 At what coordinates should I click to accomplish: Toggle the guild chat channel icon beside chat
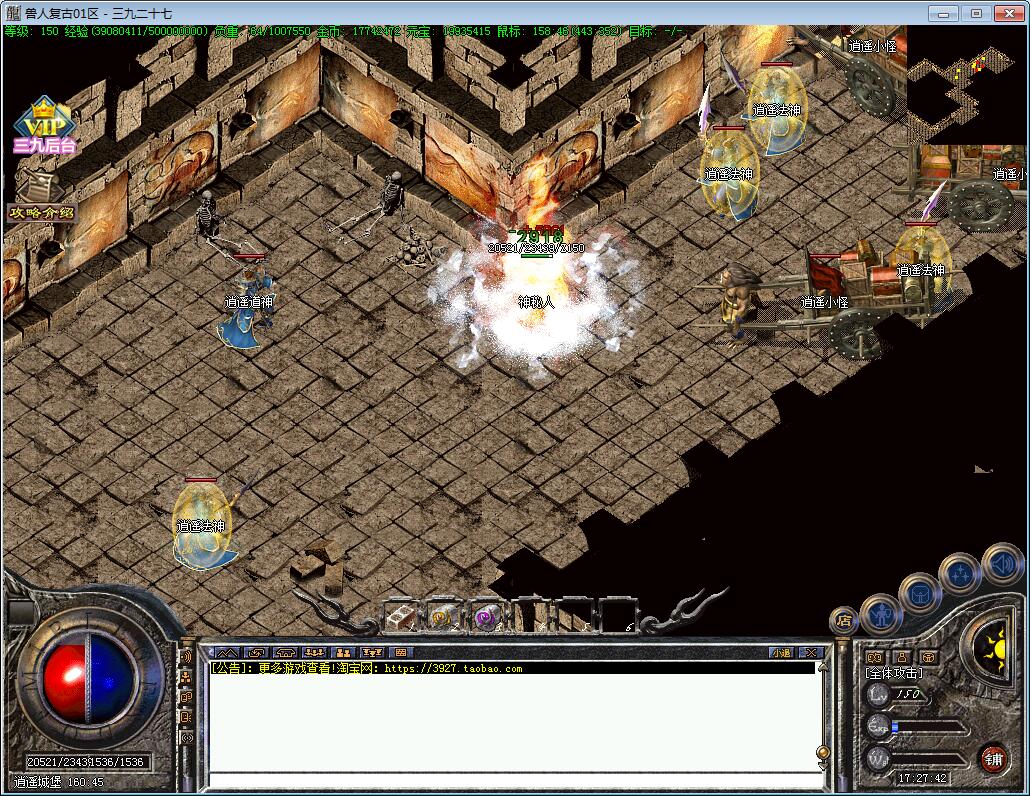pos(186,697)
